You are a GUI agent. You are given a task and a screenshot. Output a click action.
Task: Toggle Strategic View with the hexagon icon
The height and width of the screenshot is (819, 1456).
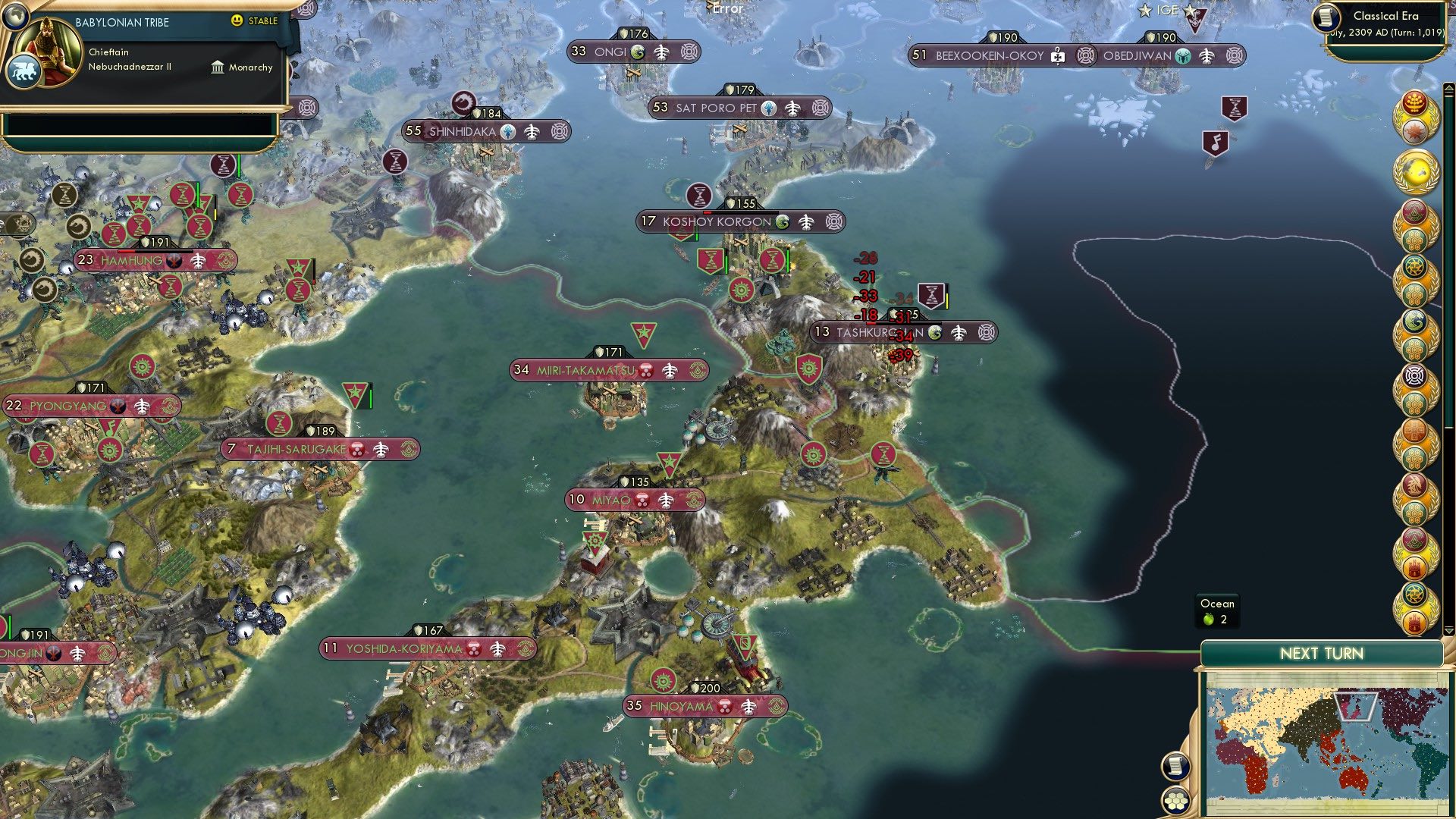(1176, 802)
